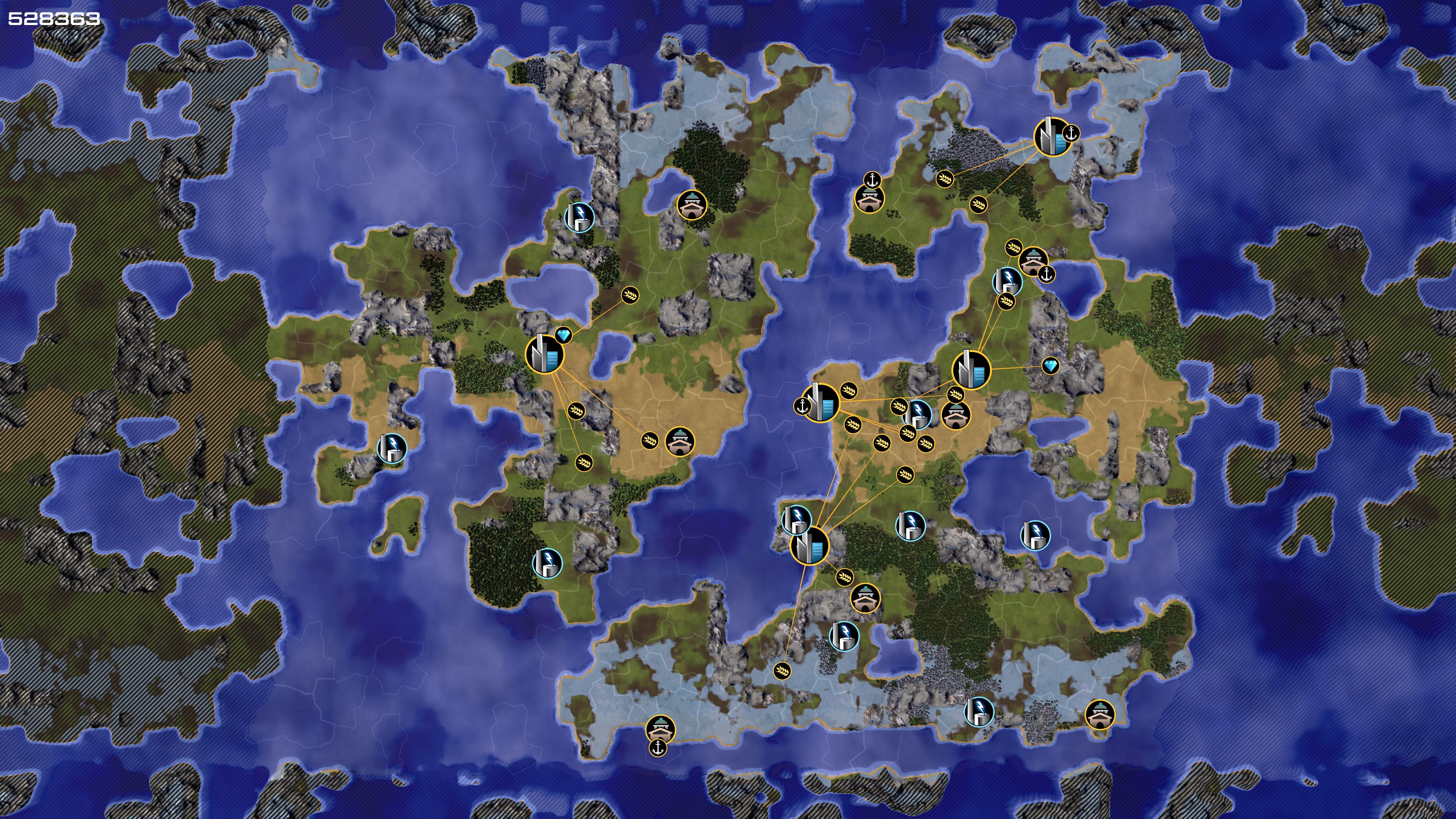Choose the domed building with anchor at lower right
The width and height of the screenshot is (1456, 819).
click(1033, 260)
